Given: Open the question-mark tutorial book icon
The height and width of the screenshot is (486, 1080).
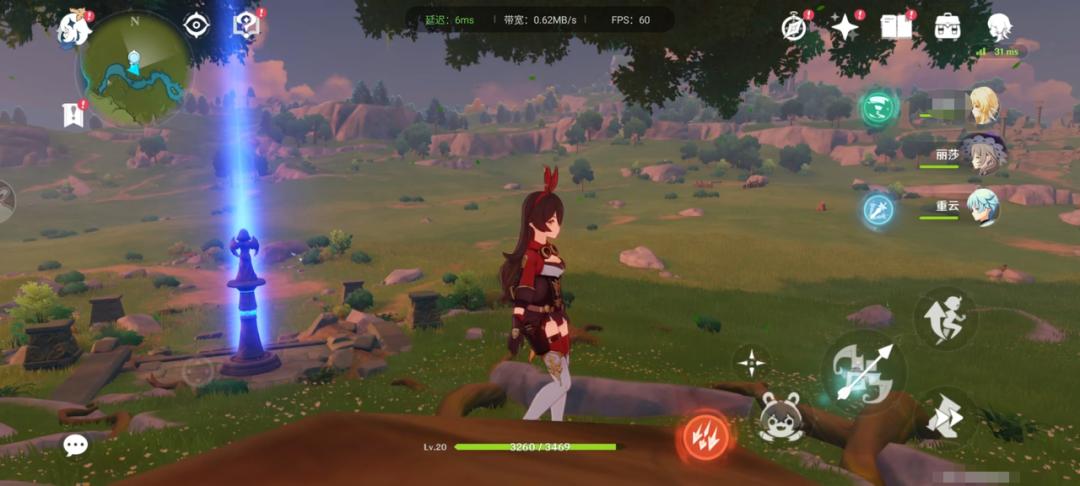Looking at the screenshot, I should pyautogui.click(x=246, y=25).
